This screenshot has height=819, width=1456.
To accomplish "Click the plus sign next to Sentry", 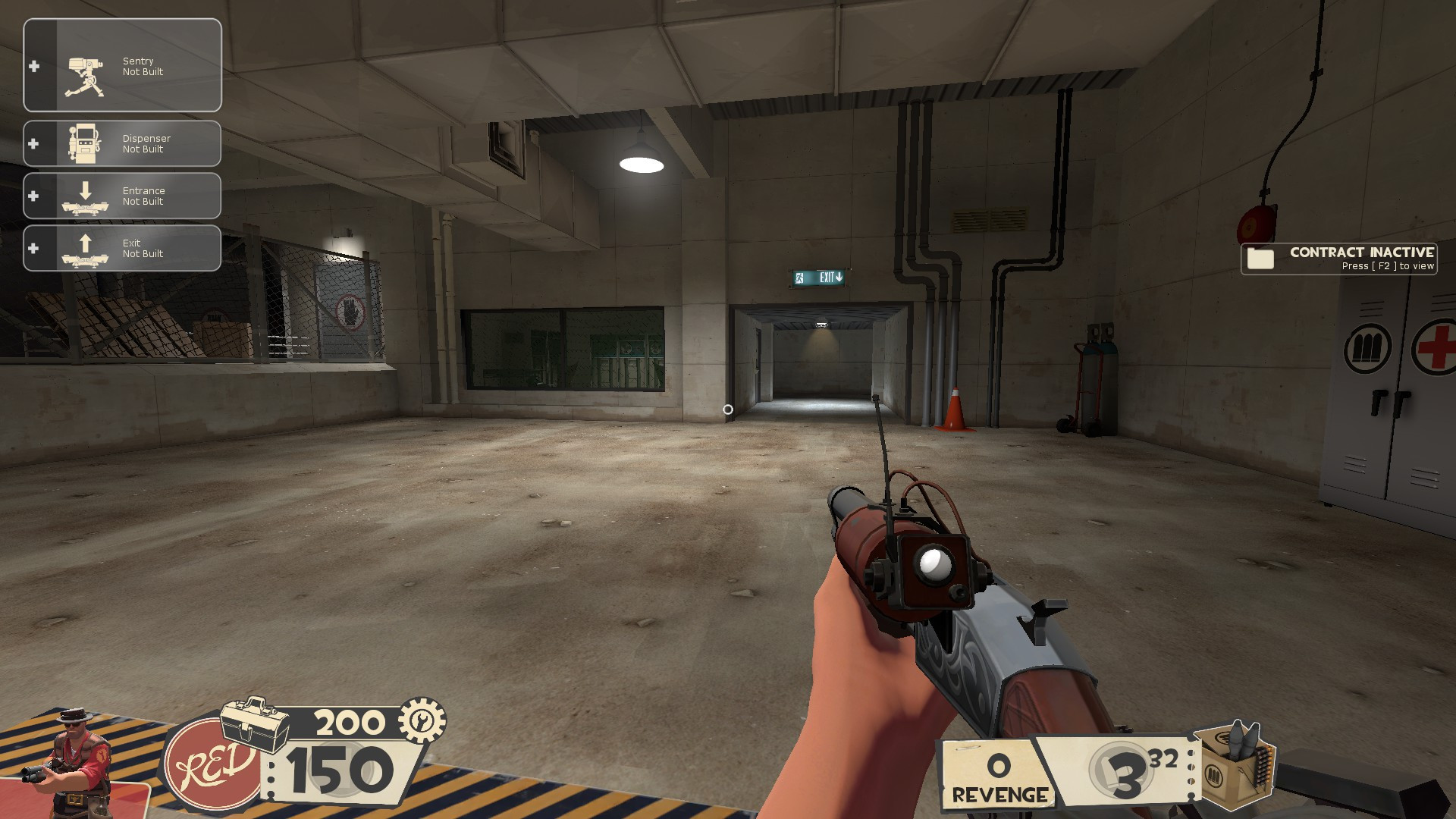I will click(x=33, y=65).
